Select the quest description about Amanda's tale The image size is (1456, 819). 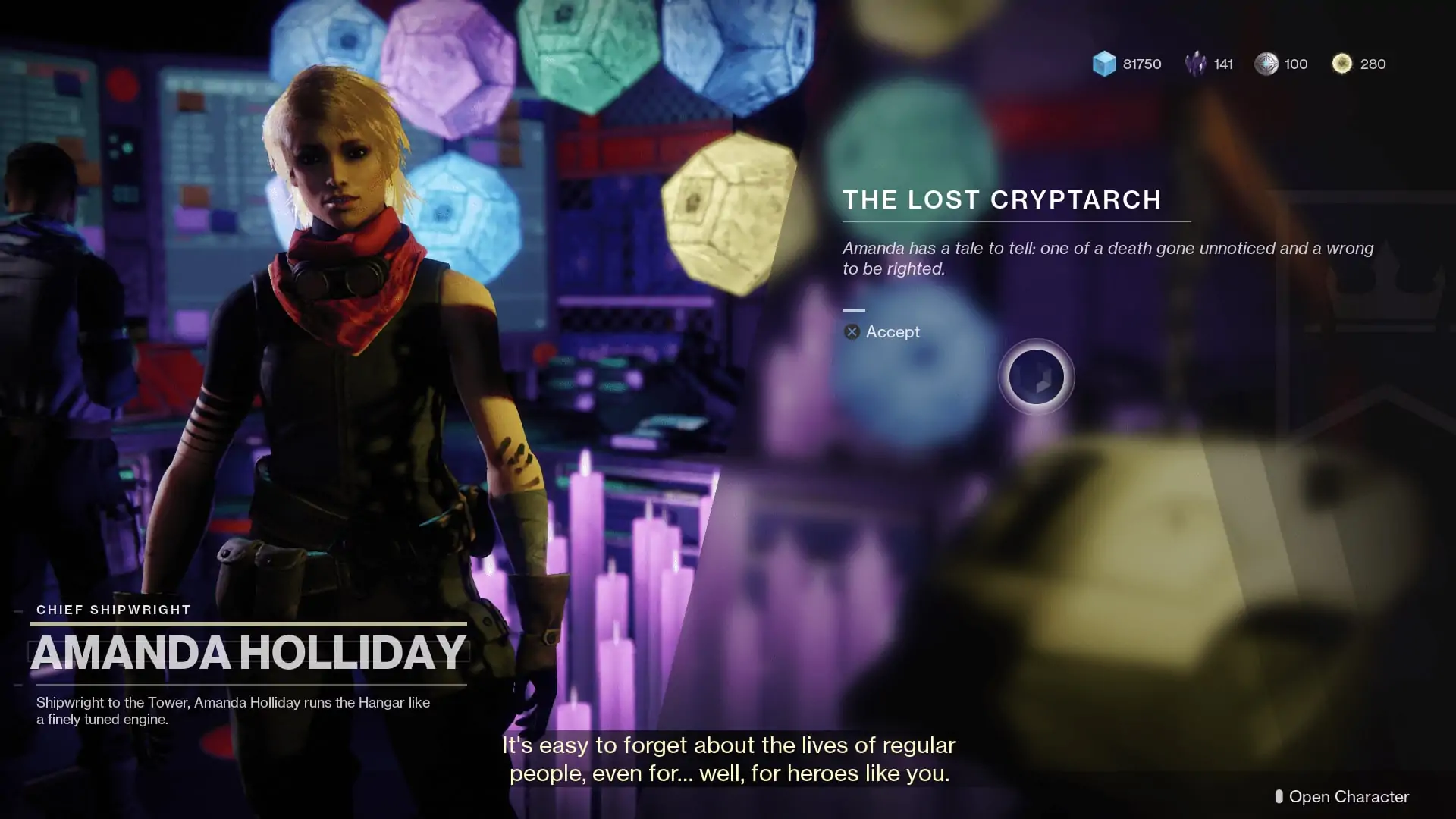coord(1107,258)
